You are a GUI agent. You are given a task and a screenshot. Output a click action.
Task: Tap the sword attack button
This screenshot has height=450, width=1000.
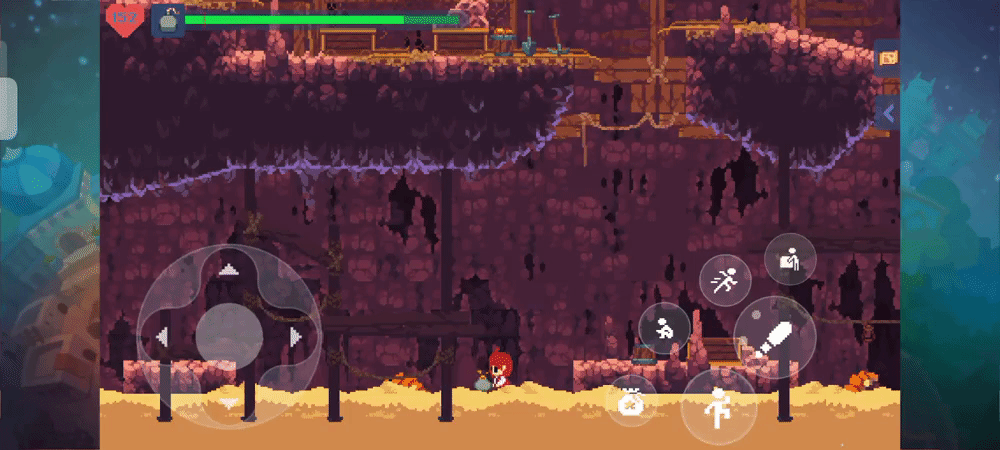776,338
